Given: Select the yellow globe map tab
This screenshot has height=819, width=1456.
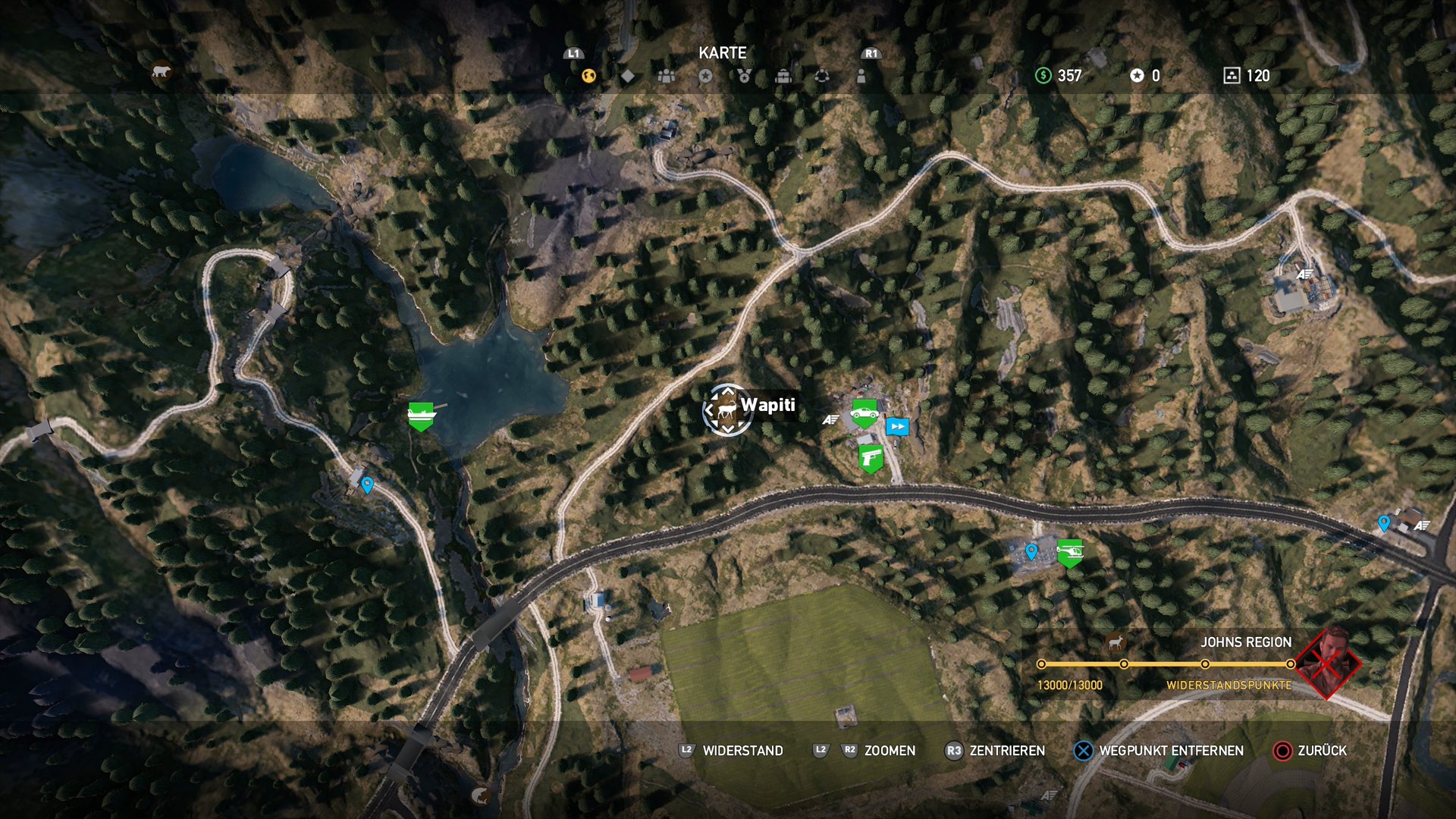Looking at the screenshot, I should click(x=588, y=76).
